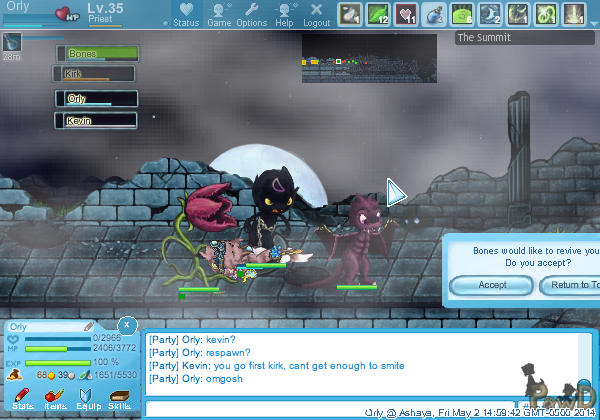Choose the Return to Town button

click(x=570, y=286)
